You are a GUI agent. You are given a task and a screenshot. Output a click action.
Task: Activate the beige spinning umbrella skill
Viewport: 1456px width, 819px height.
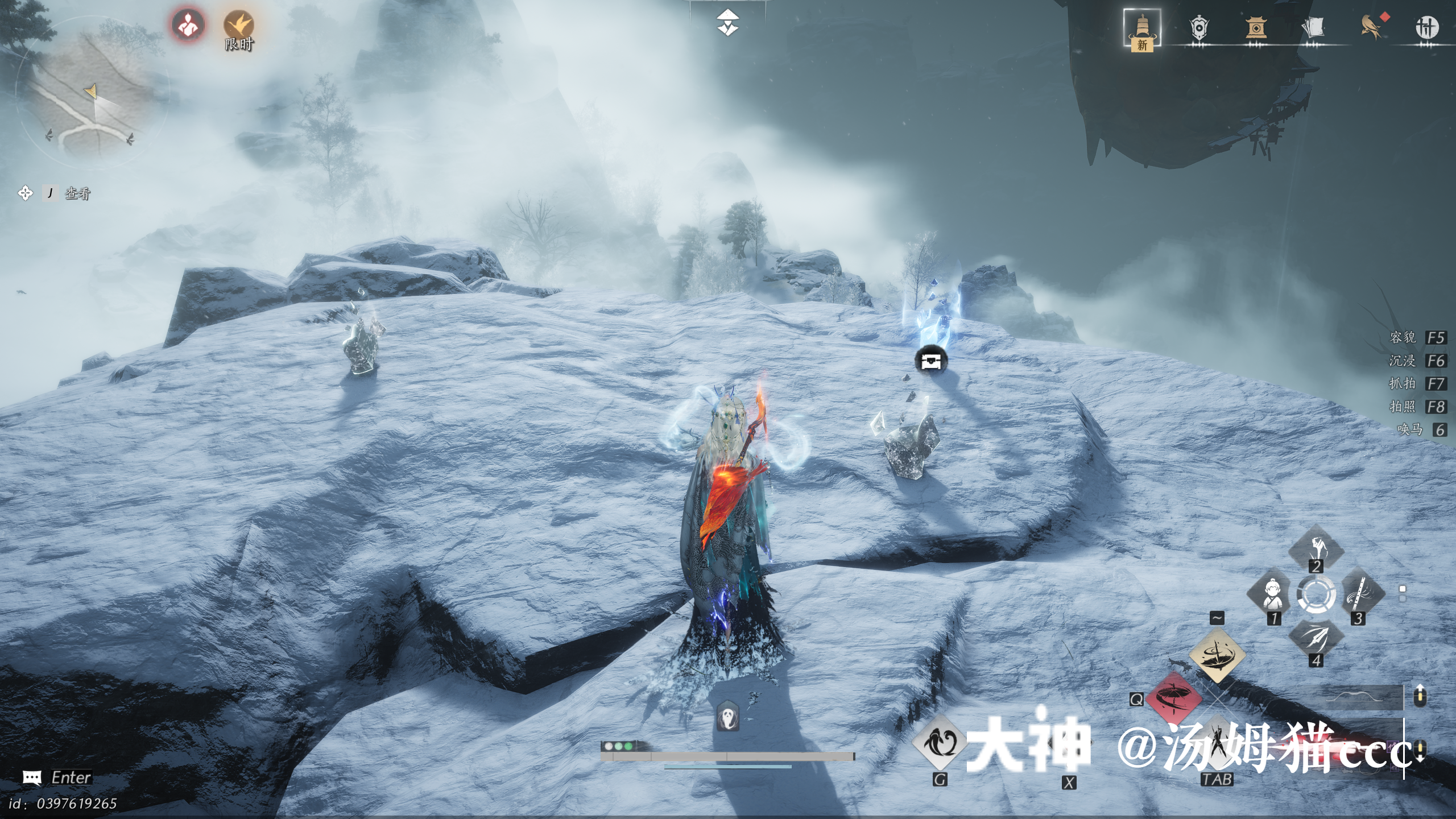[1217, 654]
